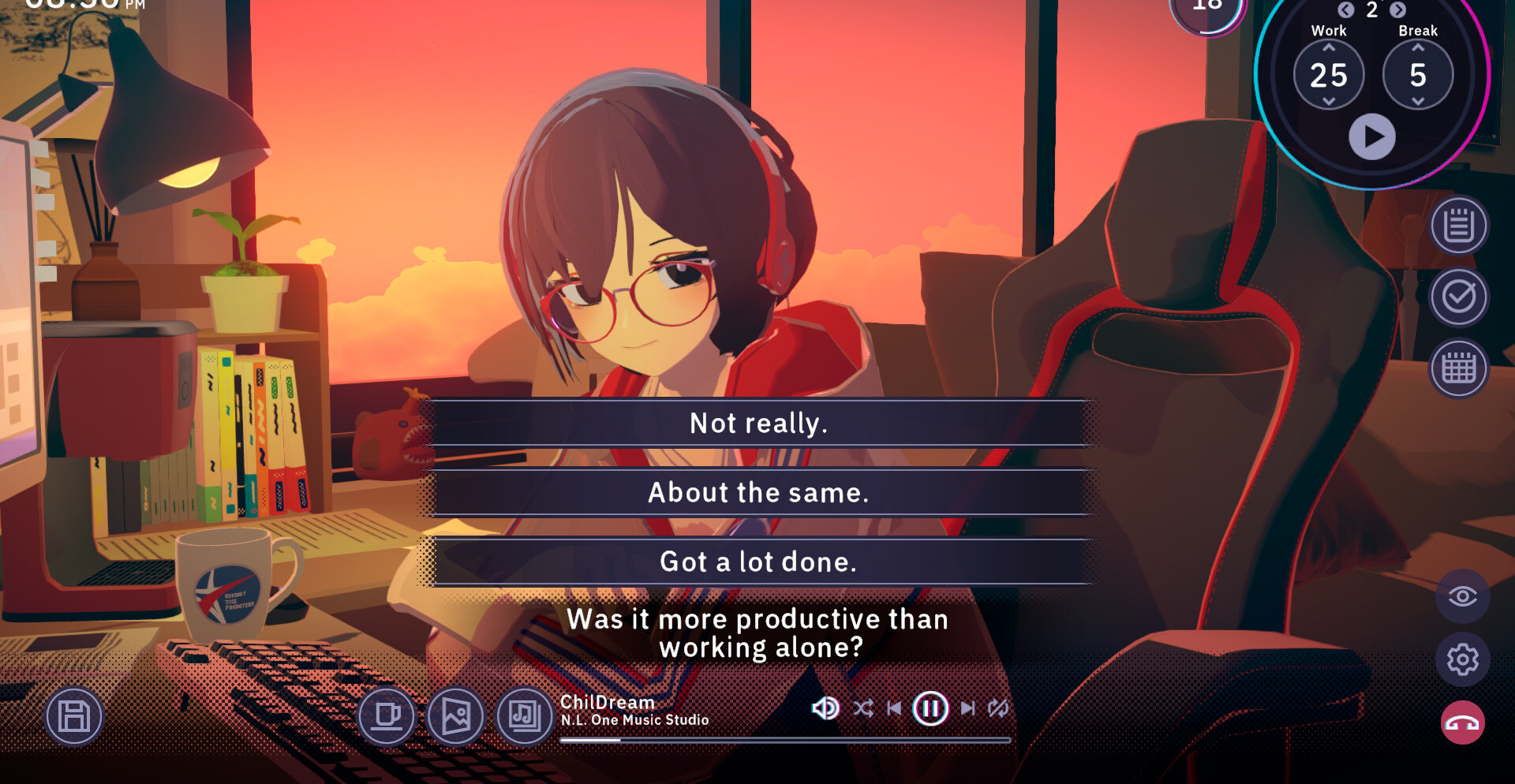Open the coffee cup icon
Image resolution: width=1515 pixels, height=784 pixels.
(387, 716)
